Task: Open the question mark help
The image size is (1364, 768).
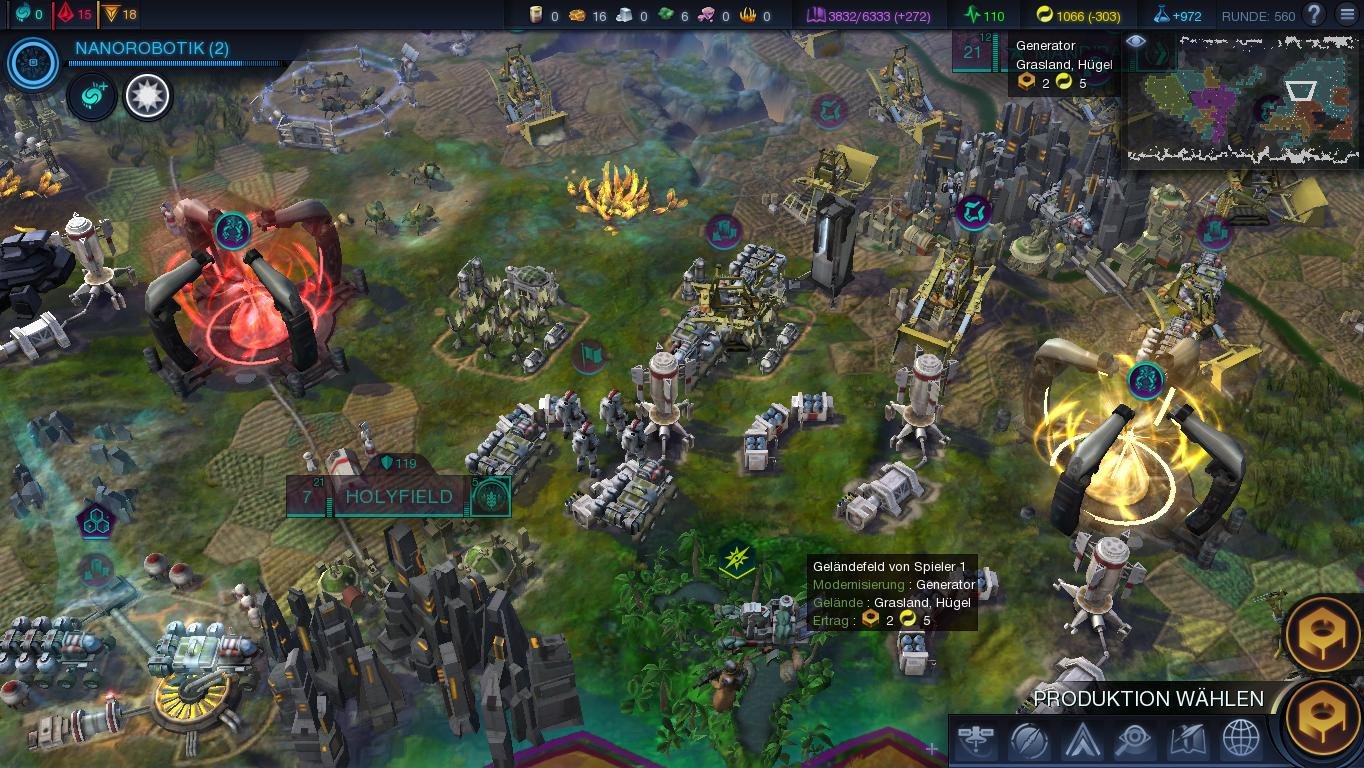Action: pyautogui.click(x=1314, y=14)
